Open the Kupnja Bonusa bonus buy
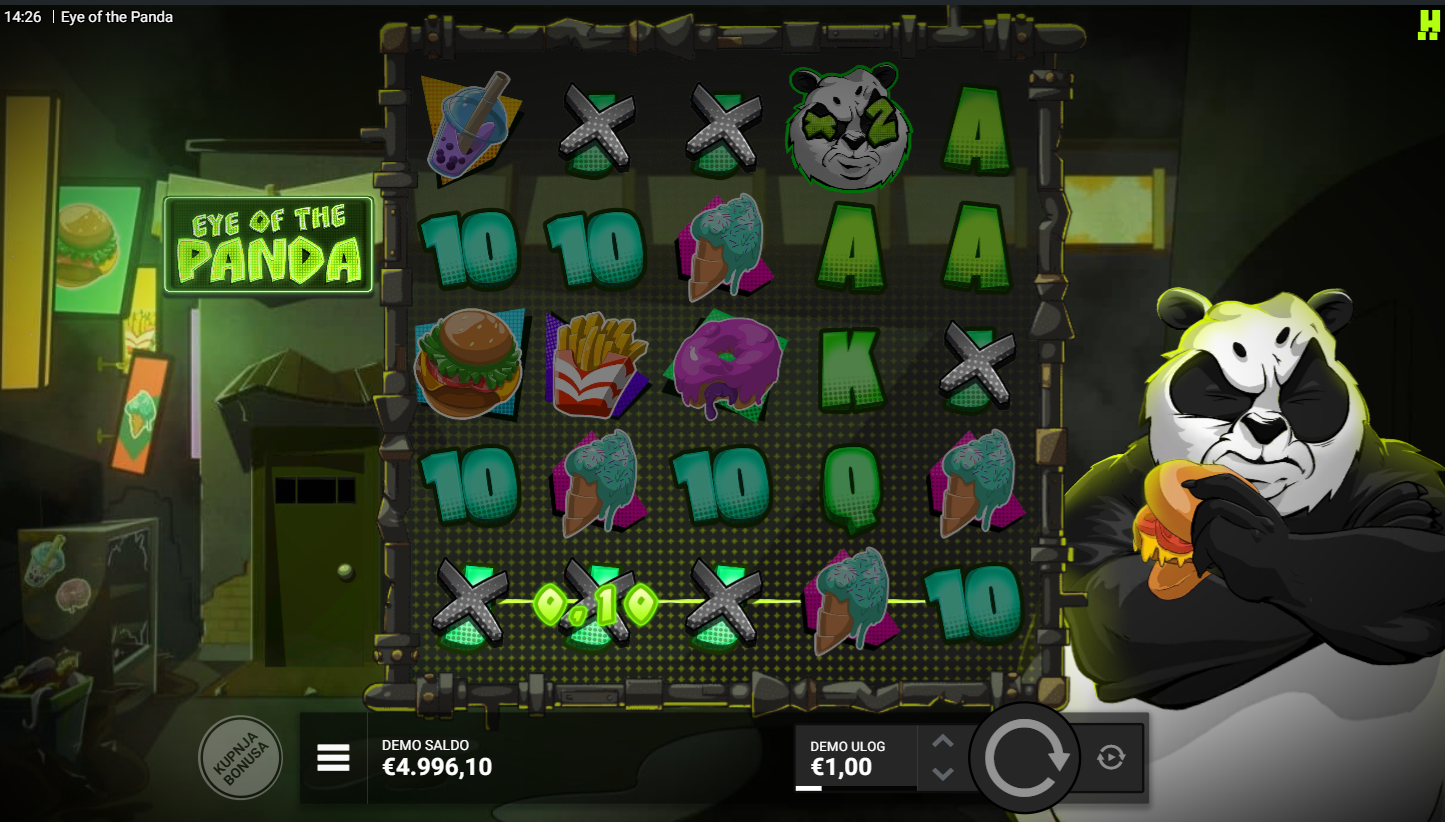This screenshot has height=822, width=1445. [240, 758]
